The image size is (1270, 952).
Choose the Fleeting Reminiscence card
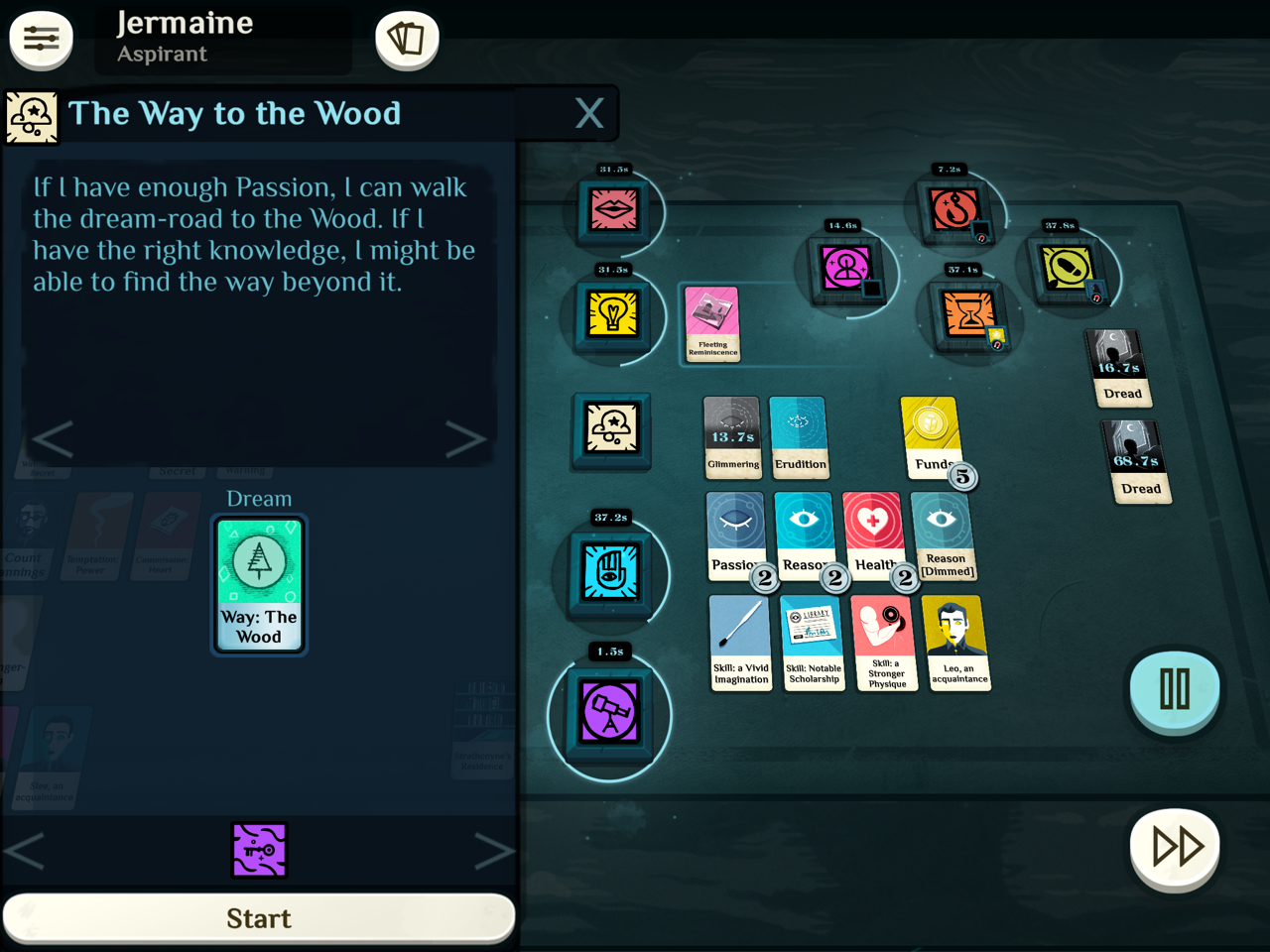[x=712, y=323]
